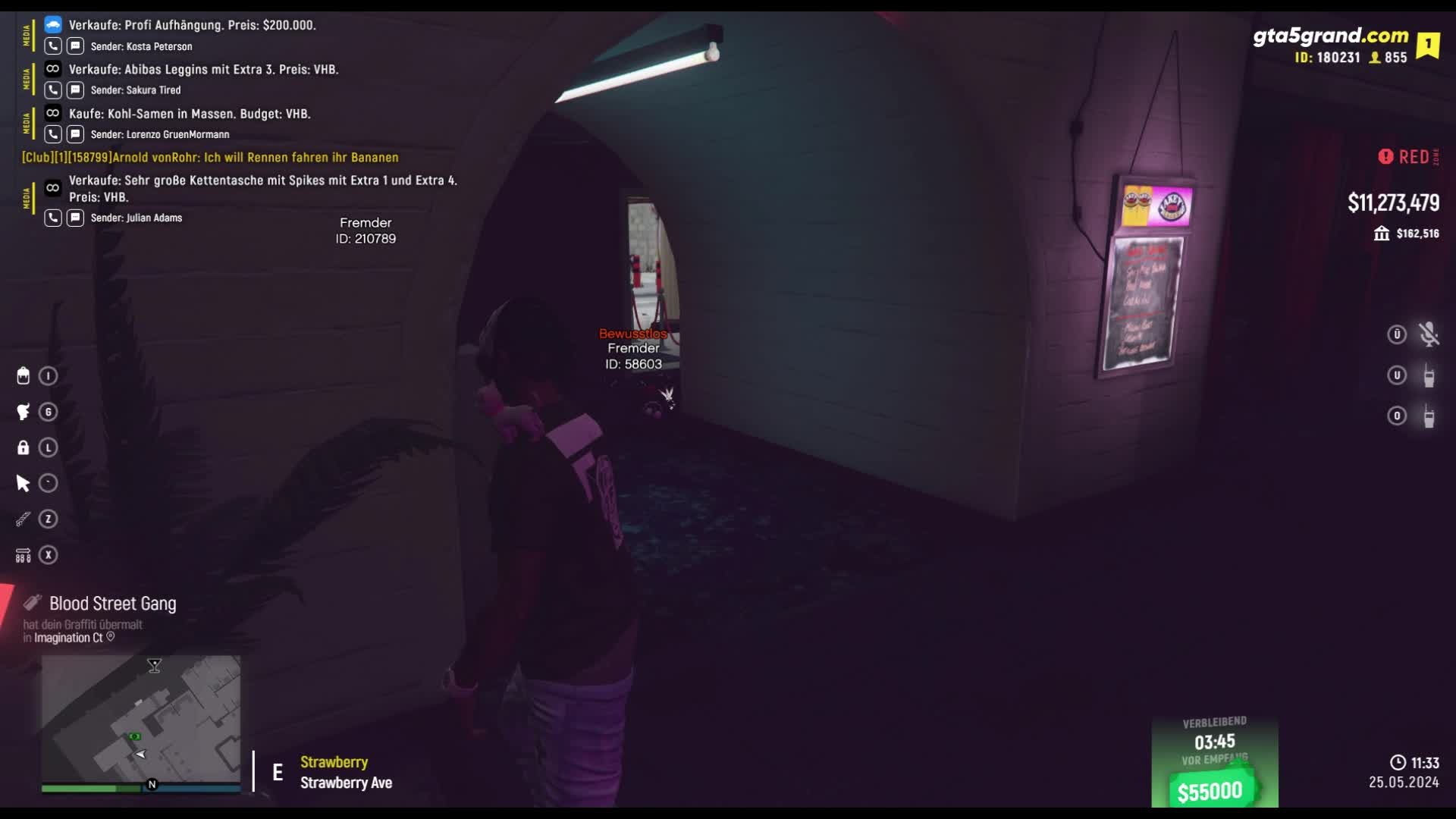Select the head silhouette interaction icon

click(24, 412)
